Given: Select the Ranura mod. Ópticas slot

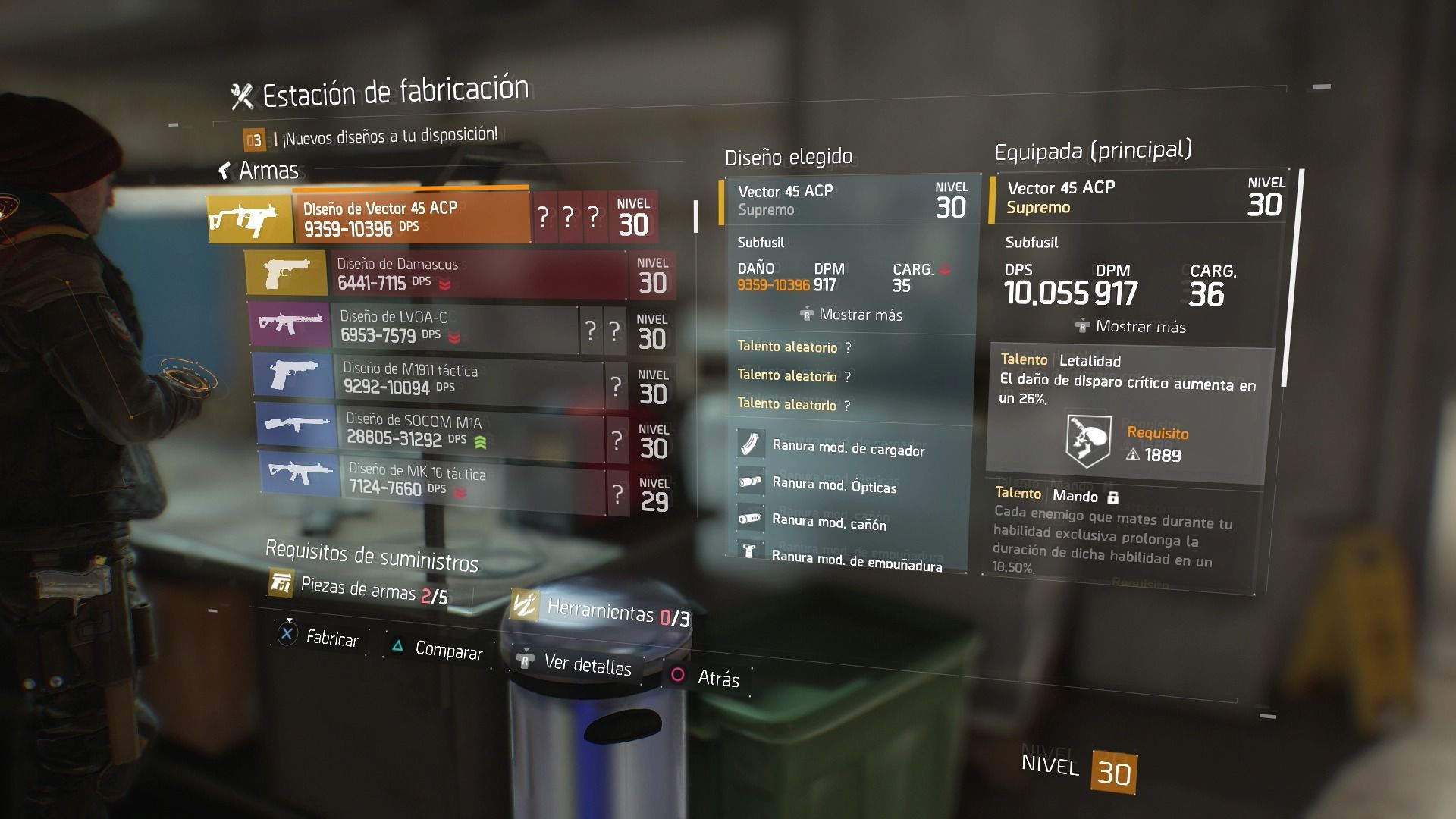Looking at the screenshot, I should tap(833, 485).
